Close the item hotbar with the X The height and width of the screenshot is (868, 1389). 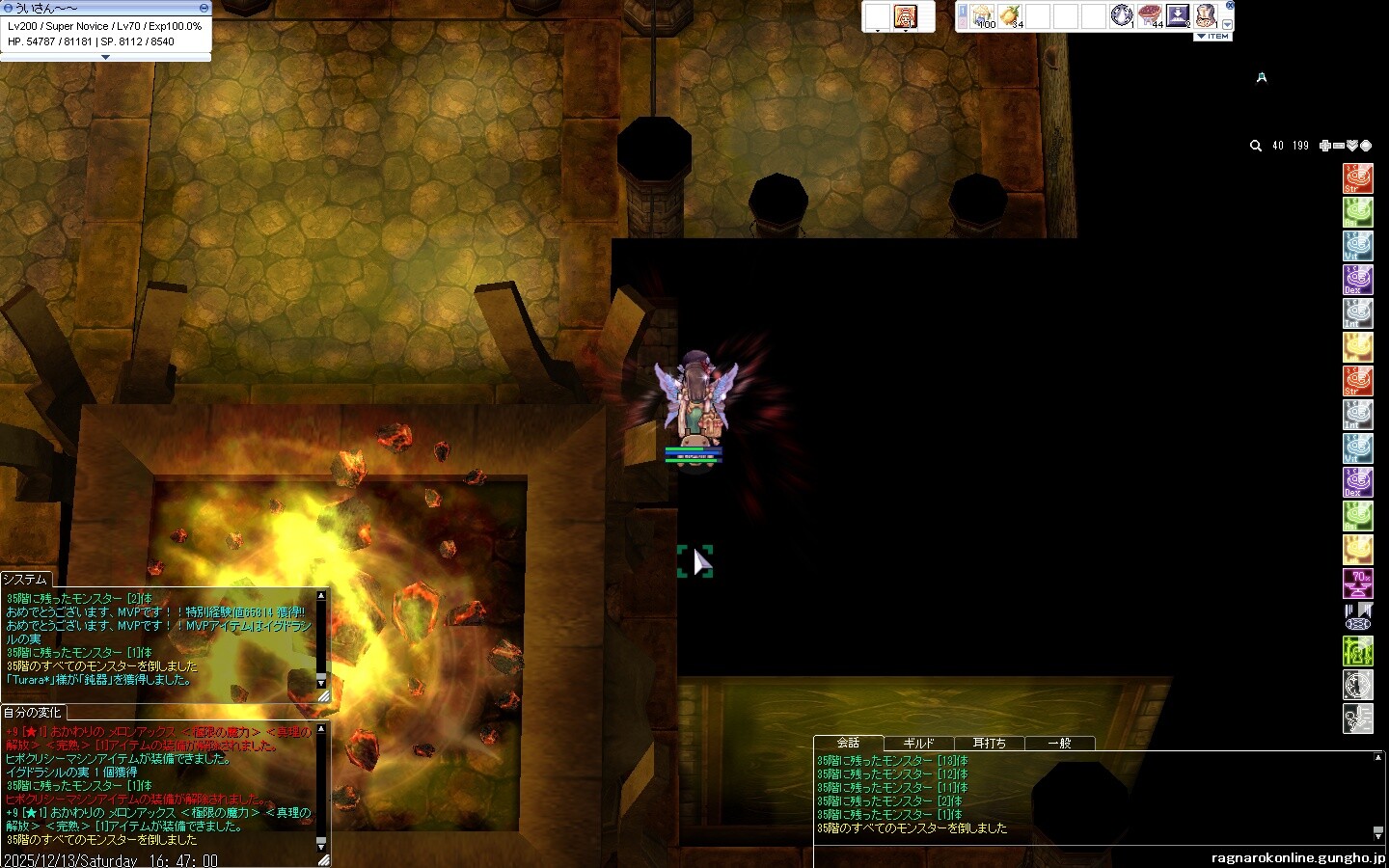pyautogui.click(x=1230, y=6)
